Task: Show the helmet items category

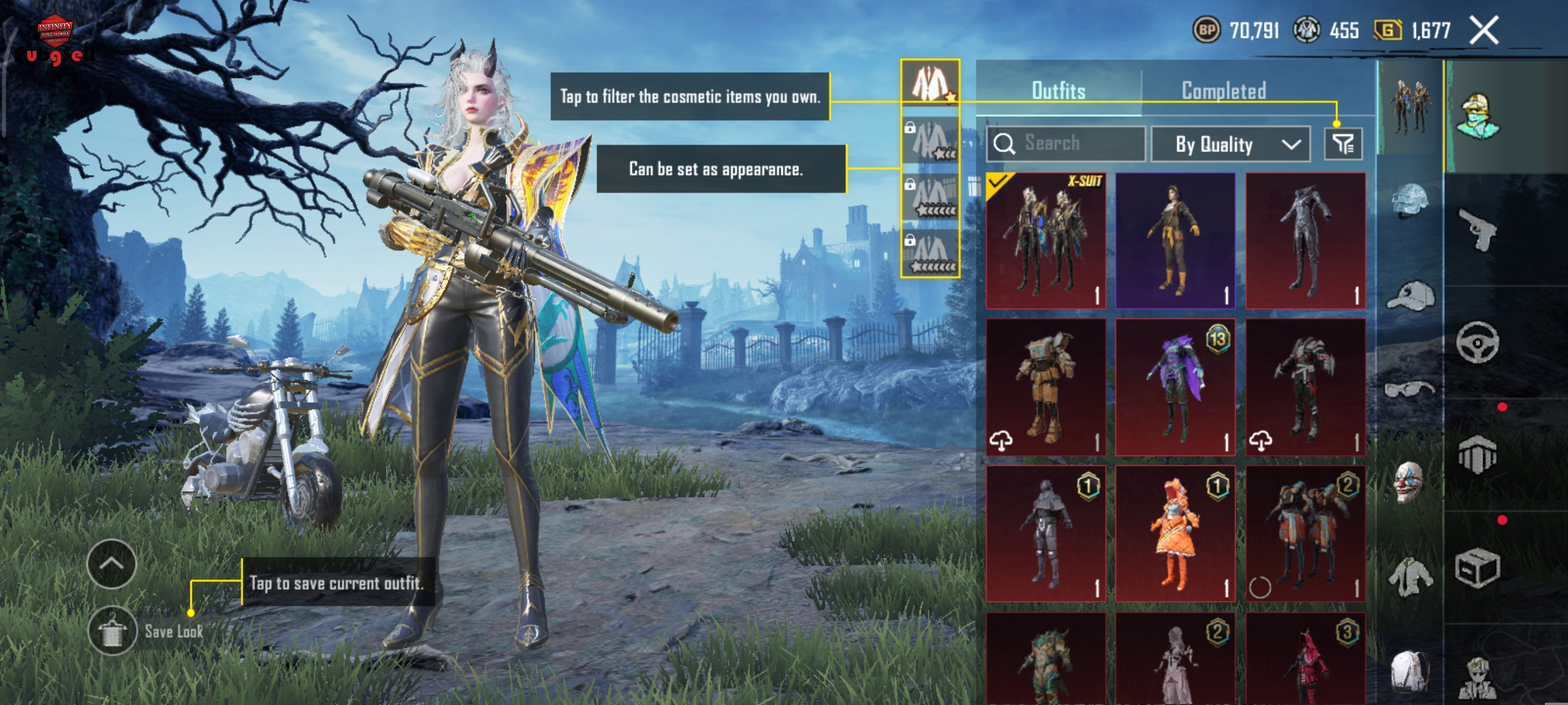Action: click(x=1410, y=199)
